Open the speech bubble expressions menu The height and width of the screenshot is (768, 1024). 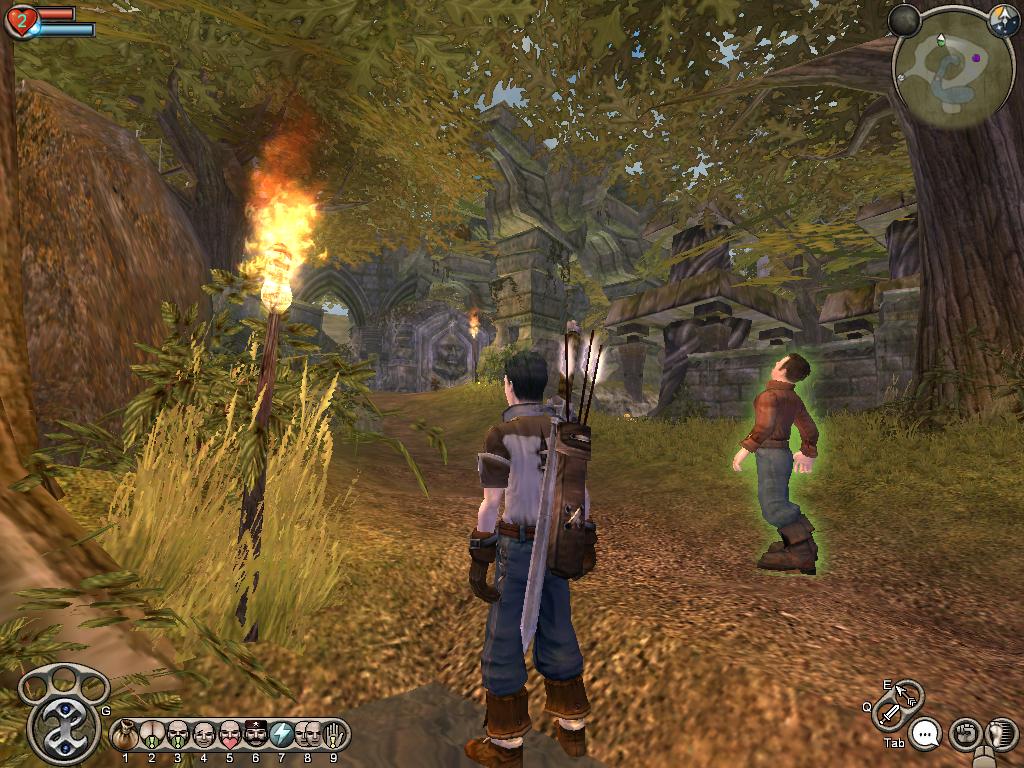(927, 735)
